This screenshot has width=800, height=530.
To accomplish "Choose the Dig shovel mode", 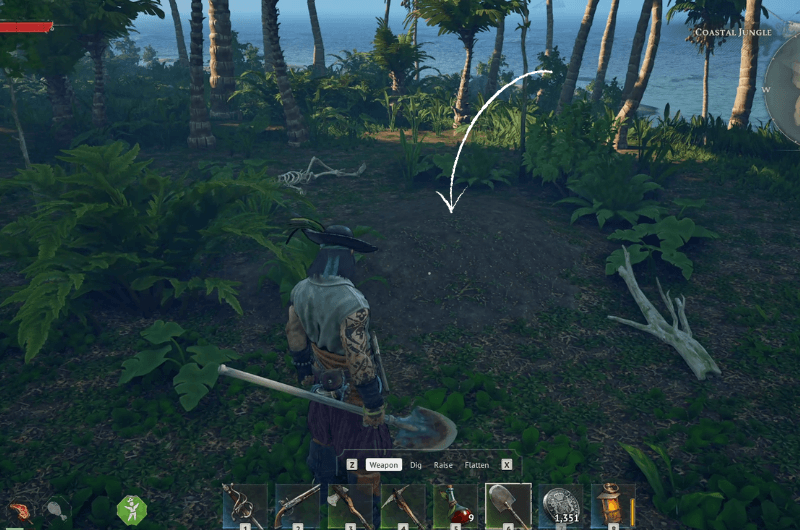I will (416, 465).
